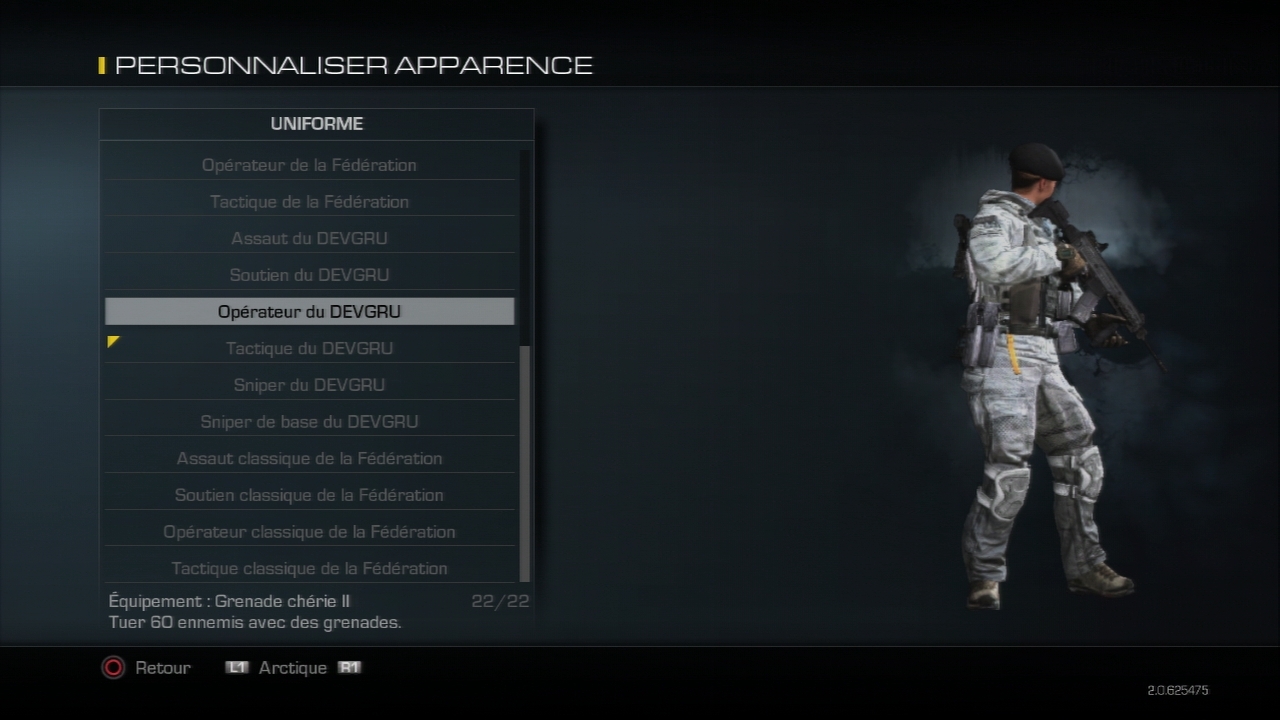Select Assaut classique de la Fédération
The height and width of the screenshot is (720, 1280).
tap(309, 459)
